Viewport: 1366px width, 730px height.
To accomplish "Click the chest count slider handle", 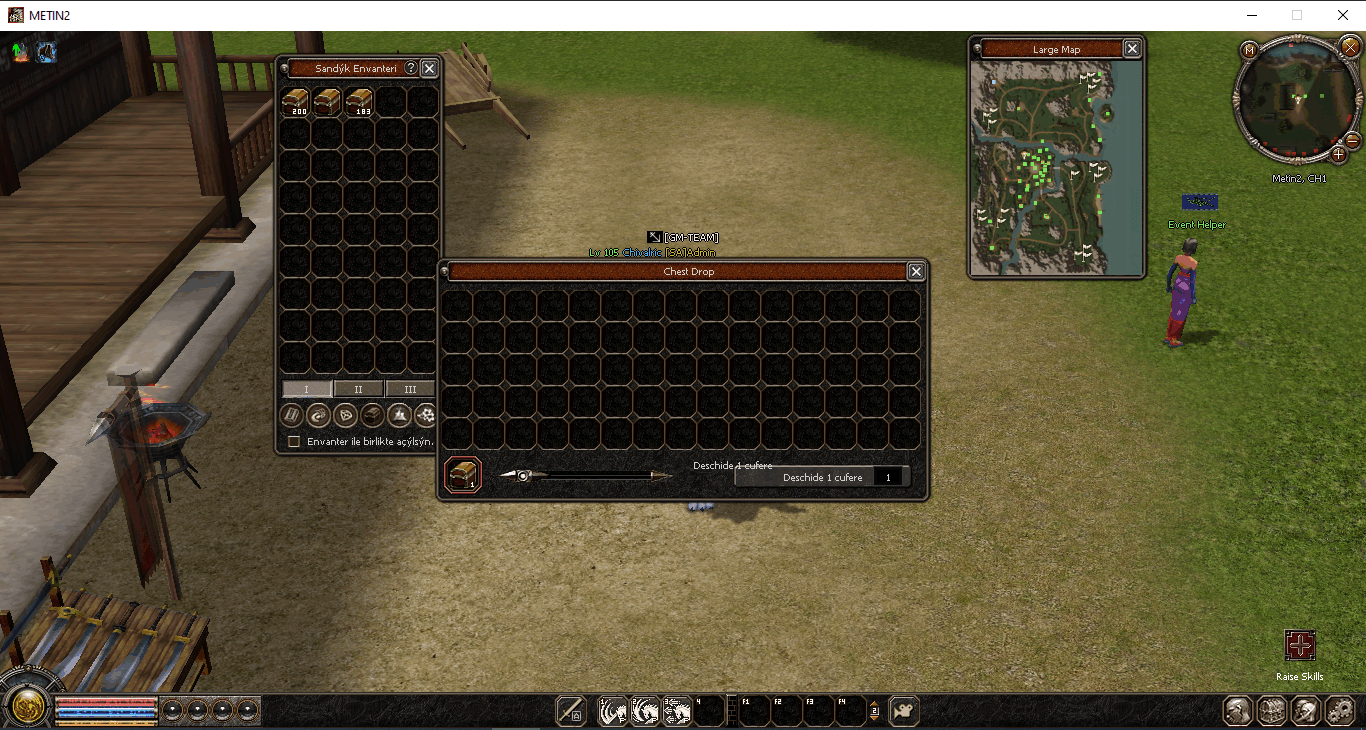I will [x=522, y=476].
